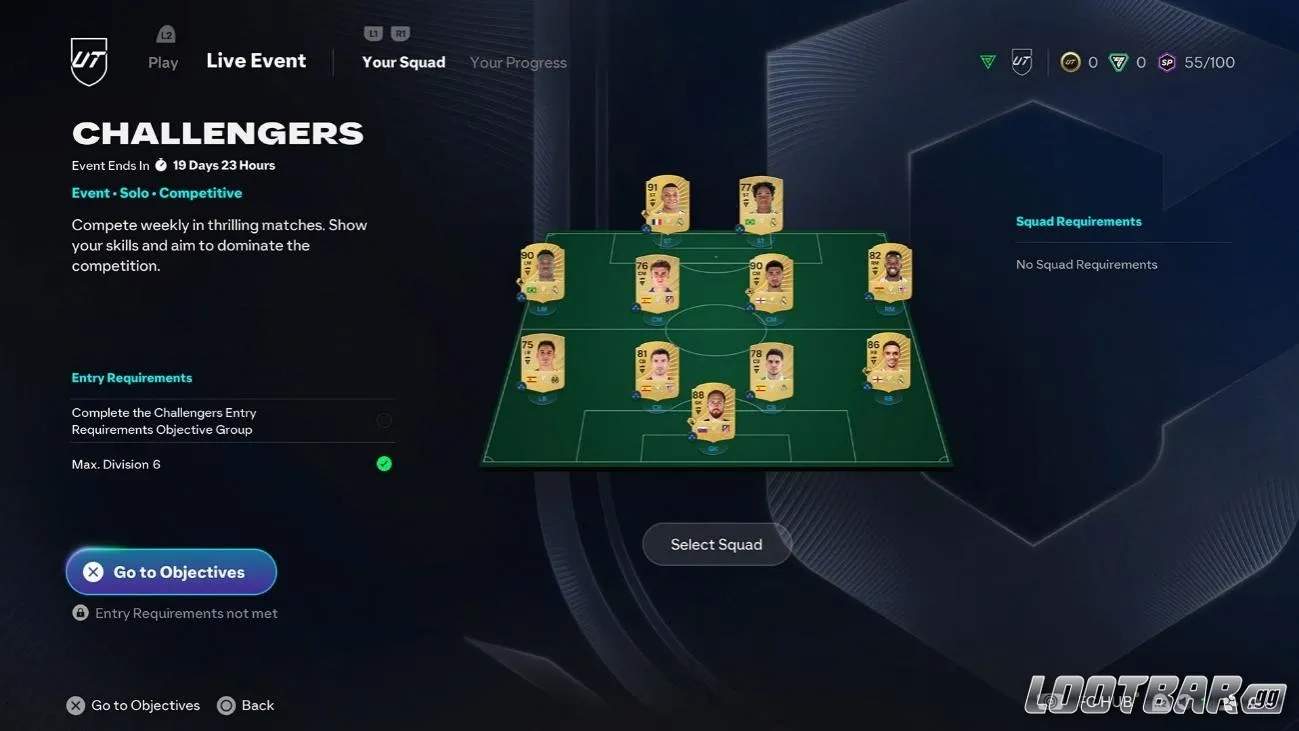The image size is (1299, 731).
Task: Click the X icon on Go to Objectives button
Action: pyautogui.click(x=93, y=571)
